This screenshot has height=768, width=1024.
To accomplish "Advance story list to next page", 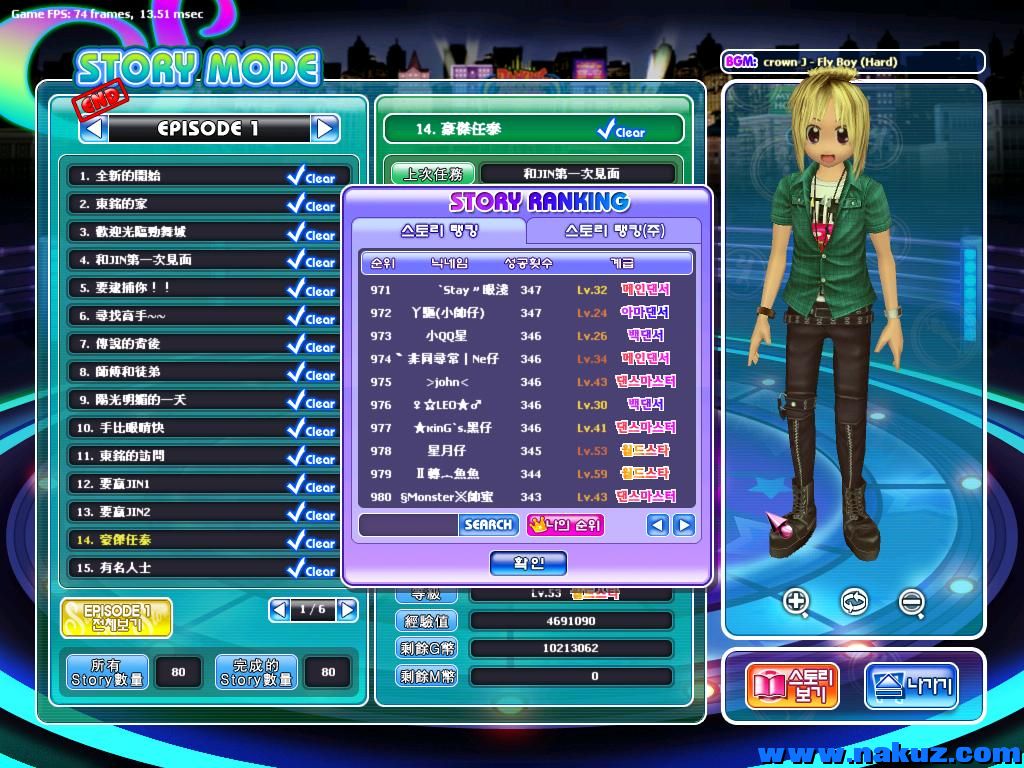I will click(x=347, y=609).
